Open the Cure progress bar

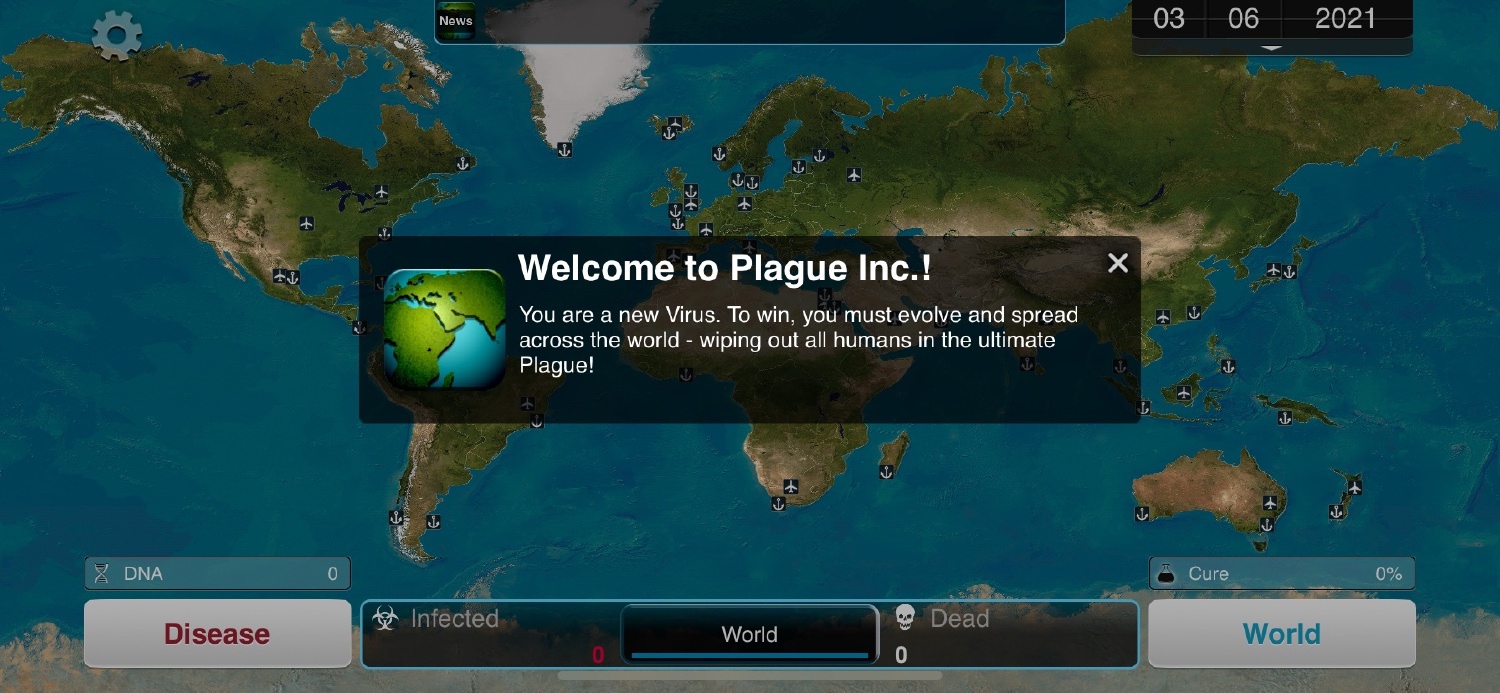coord(1281,574)
